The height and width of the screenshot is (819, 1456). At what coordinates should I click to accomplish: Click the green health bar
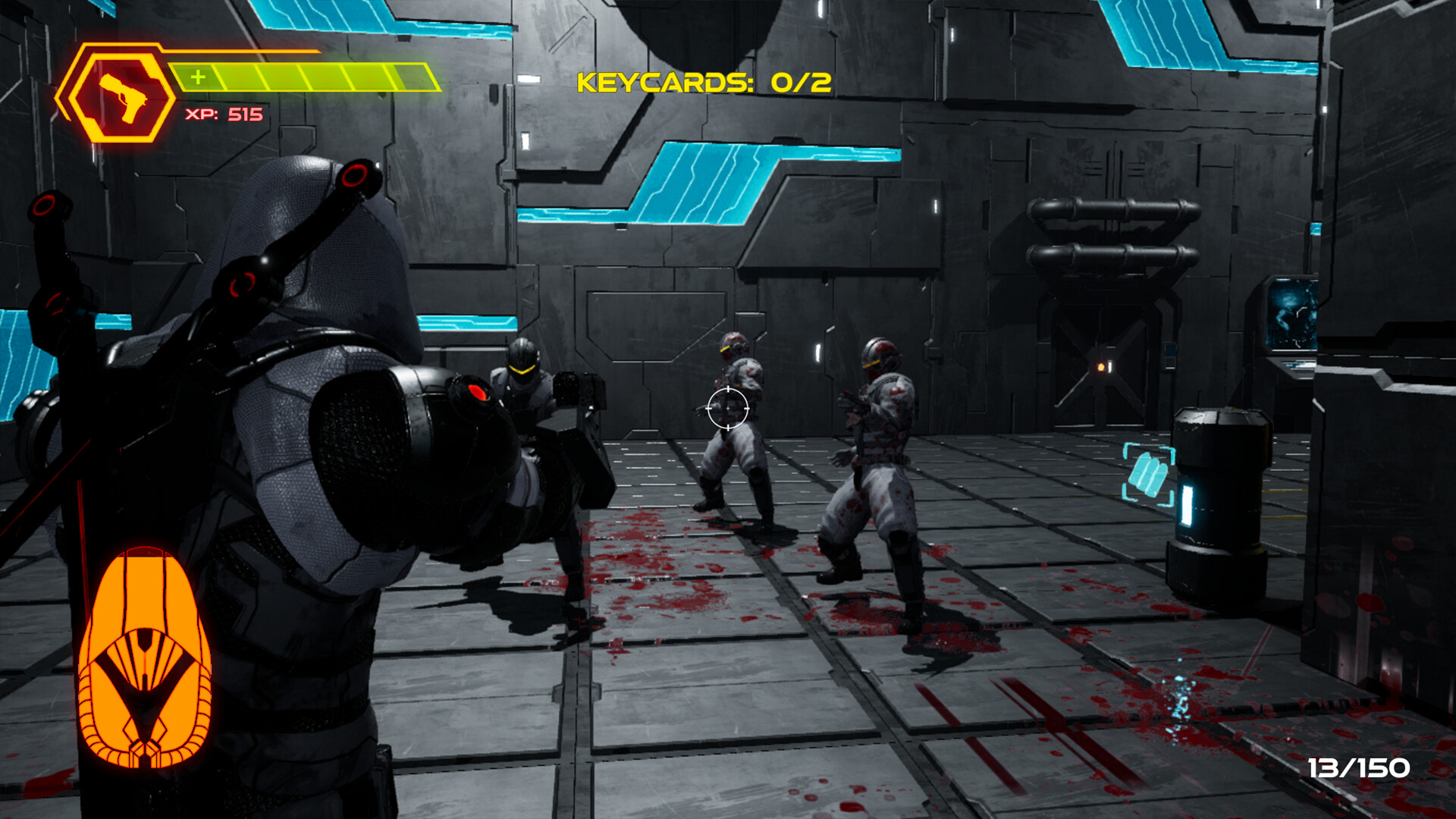click(x=303, y=76)
